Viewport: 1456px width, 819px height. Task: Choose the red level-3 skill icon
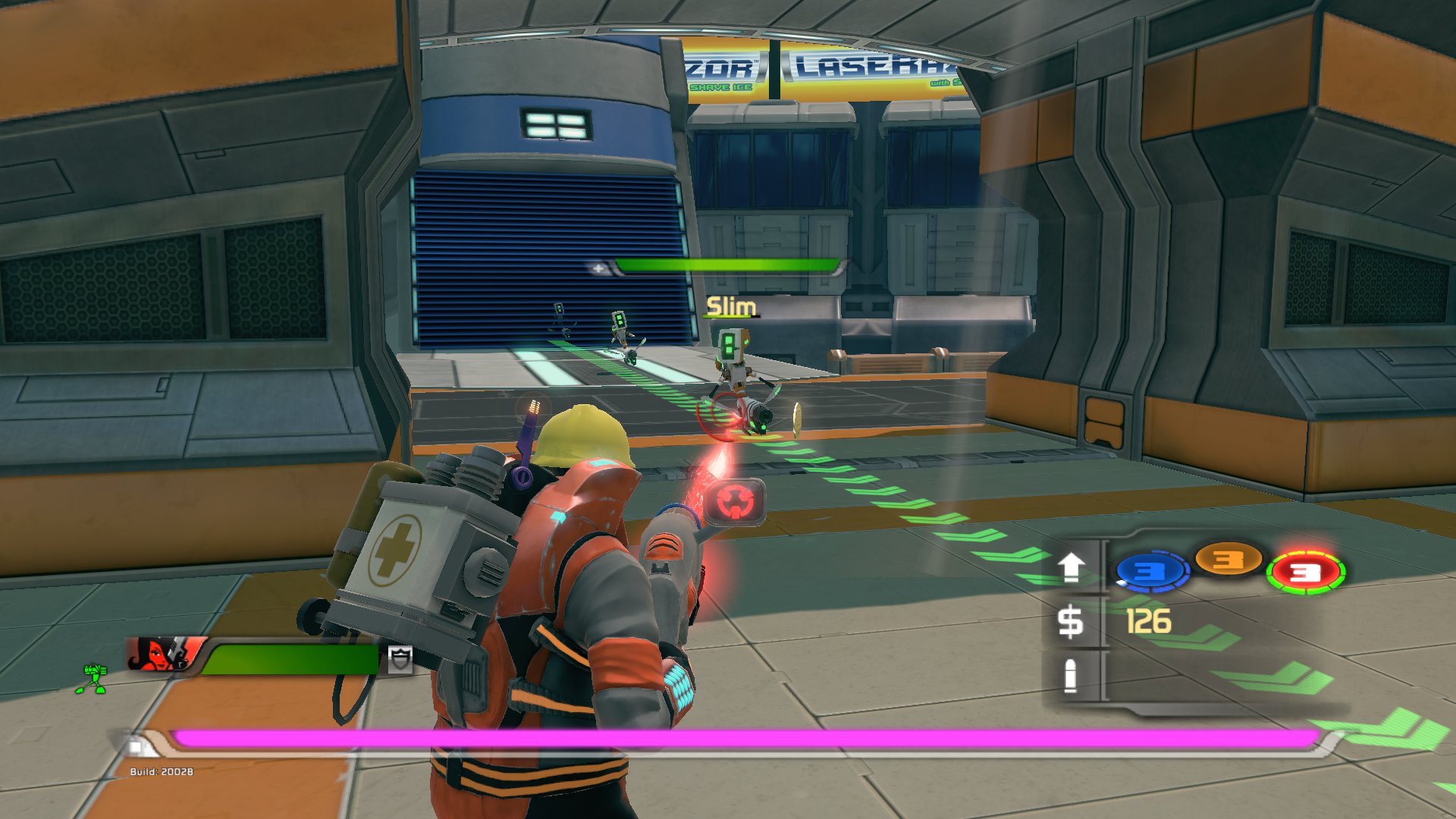click(1305, 573)
